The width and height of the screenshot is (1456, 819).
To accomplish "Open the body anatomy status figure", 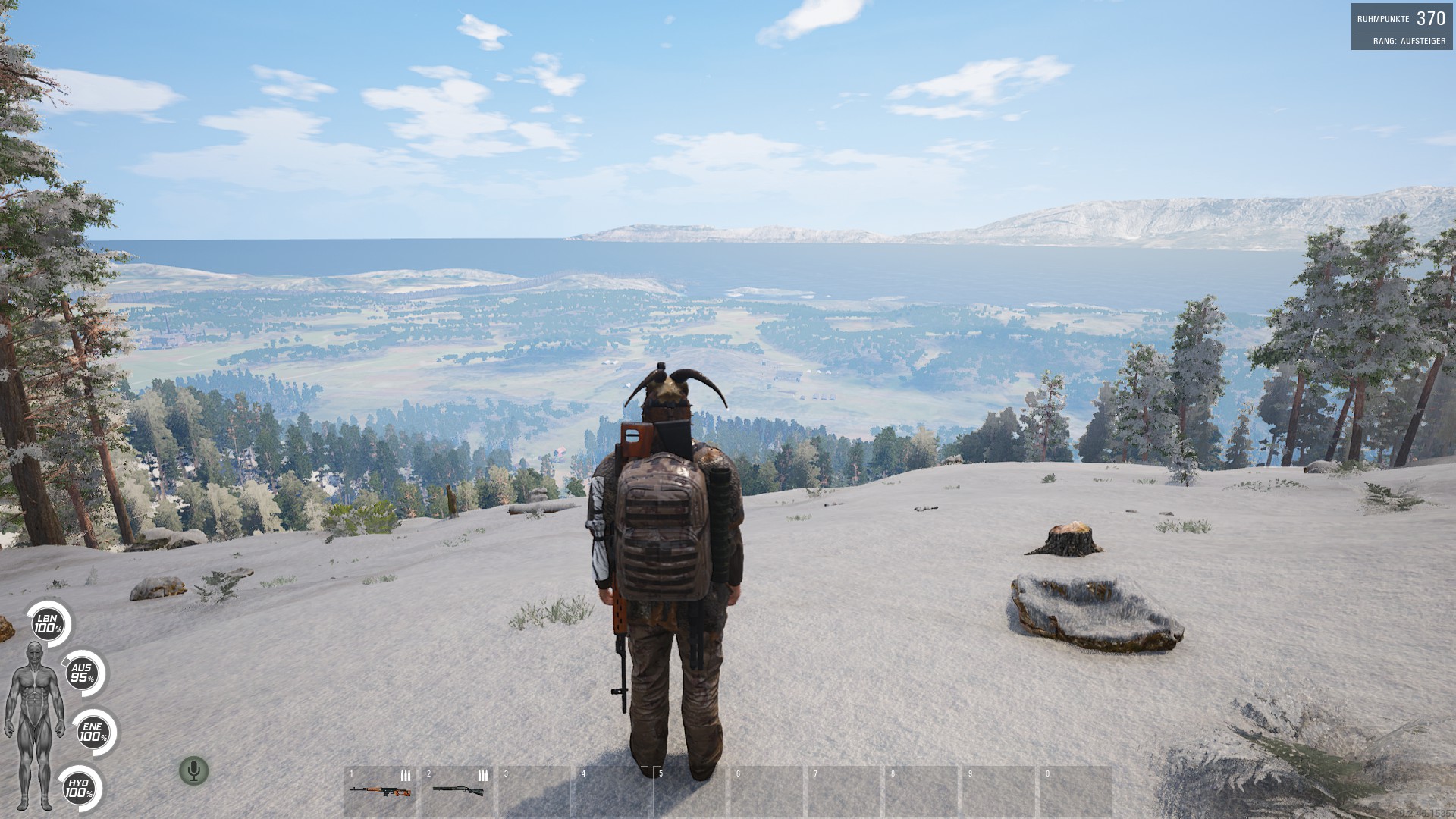I will pyautogui.click(x=35, y=726).
